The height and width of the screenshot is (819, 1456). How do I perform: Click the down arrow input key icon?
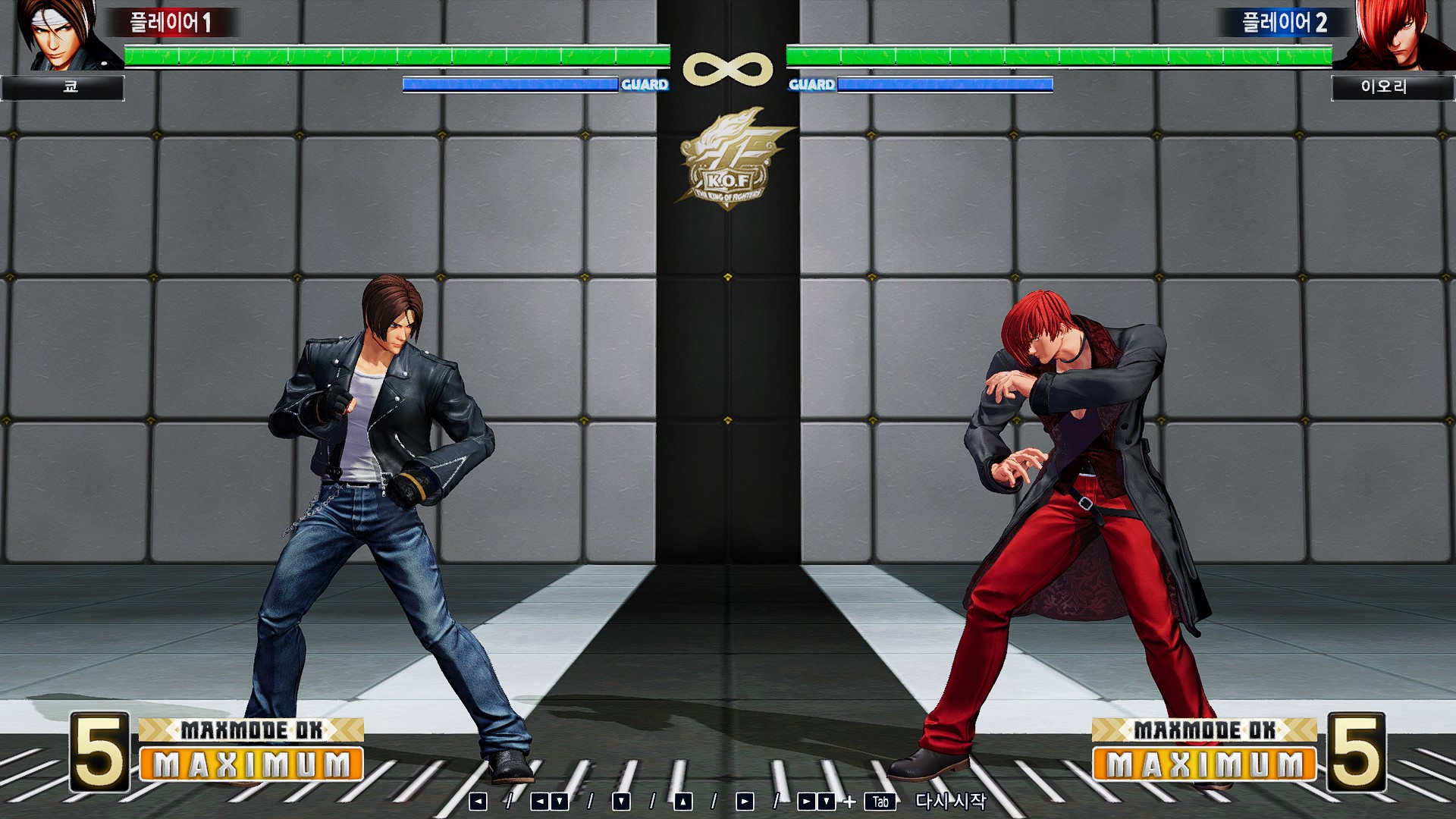(620, 800)
